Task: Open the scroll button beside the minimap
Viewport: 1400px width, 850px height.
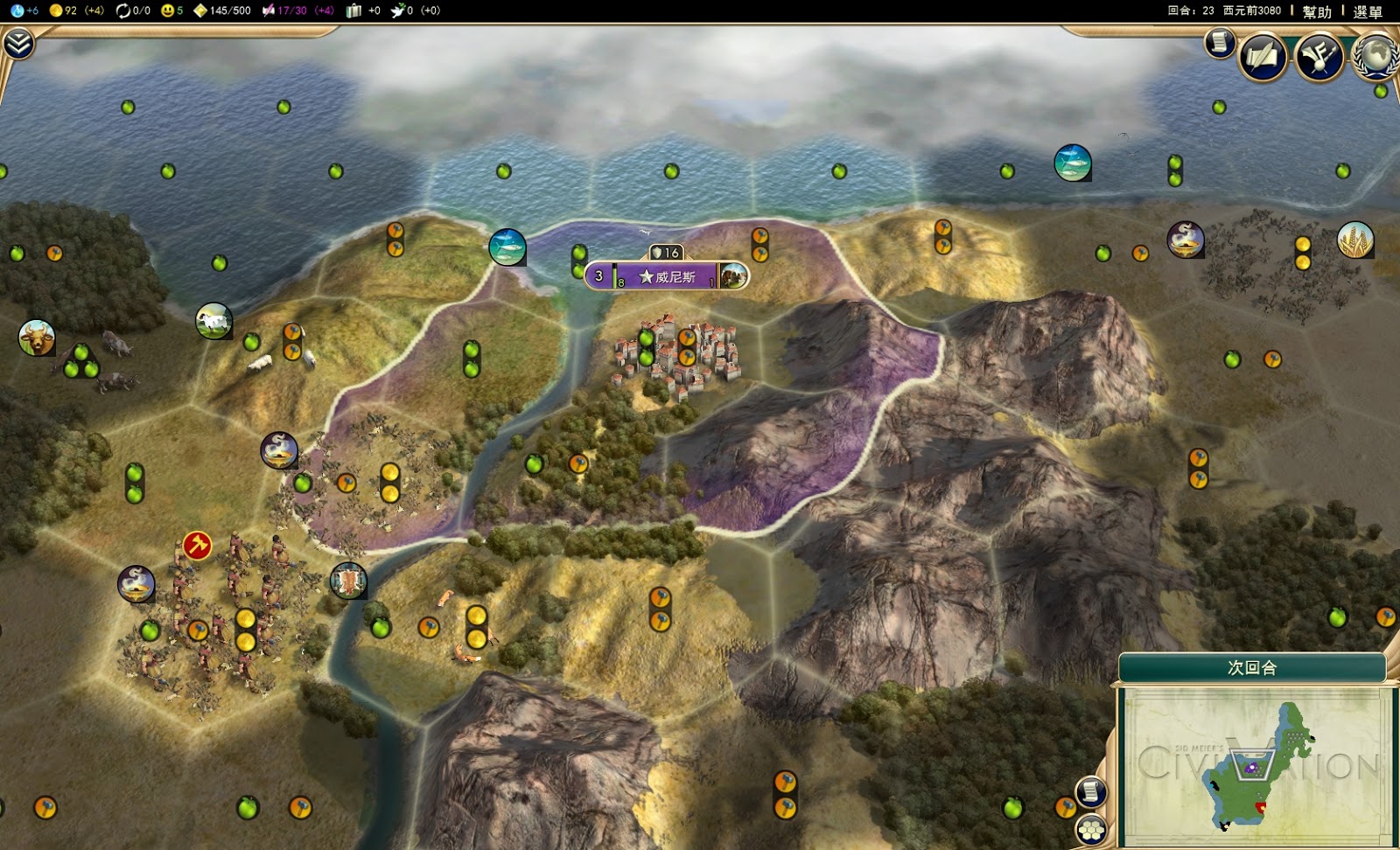Action: 1090,792
